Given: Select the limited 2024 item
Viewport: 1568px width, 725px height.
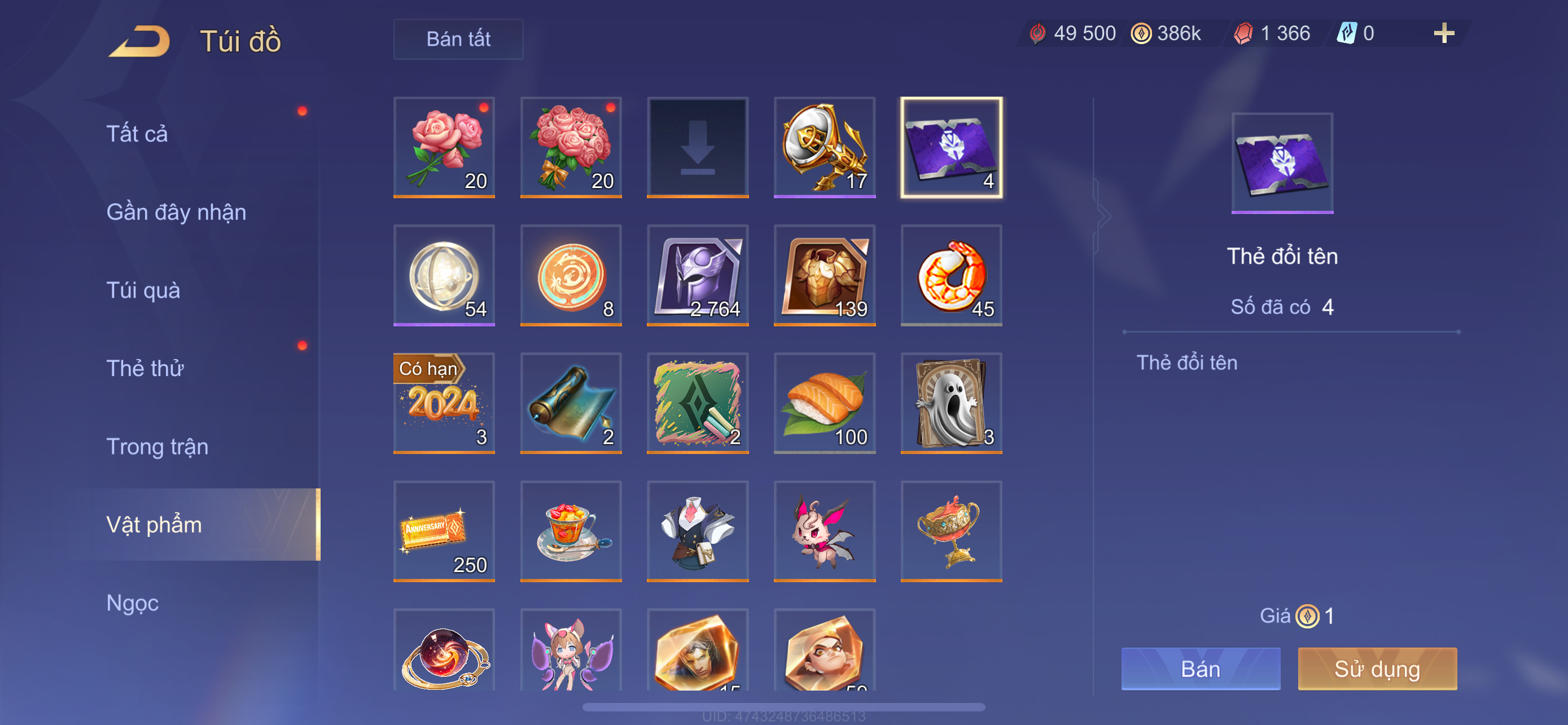Looking at the screenshot, I should [444, 403].
